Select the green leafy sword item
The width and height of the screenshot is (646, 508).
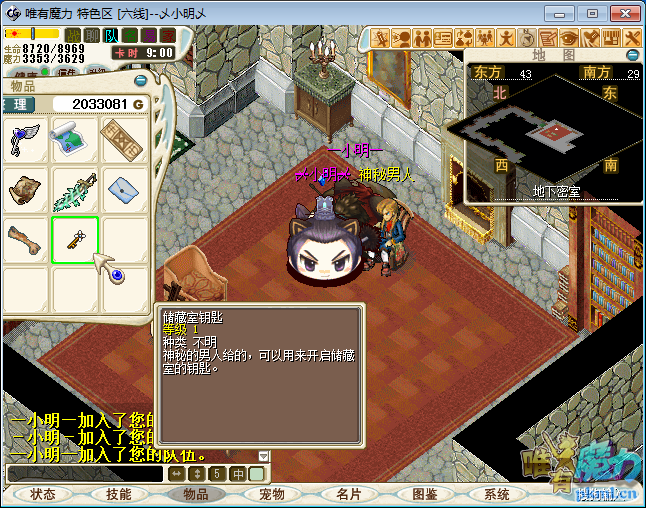pyautogui.click(x=75, y=189)
